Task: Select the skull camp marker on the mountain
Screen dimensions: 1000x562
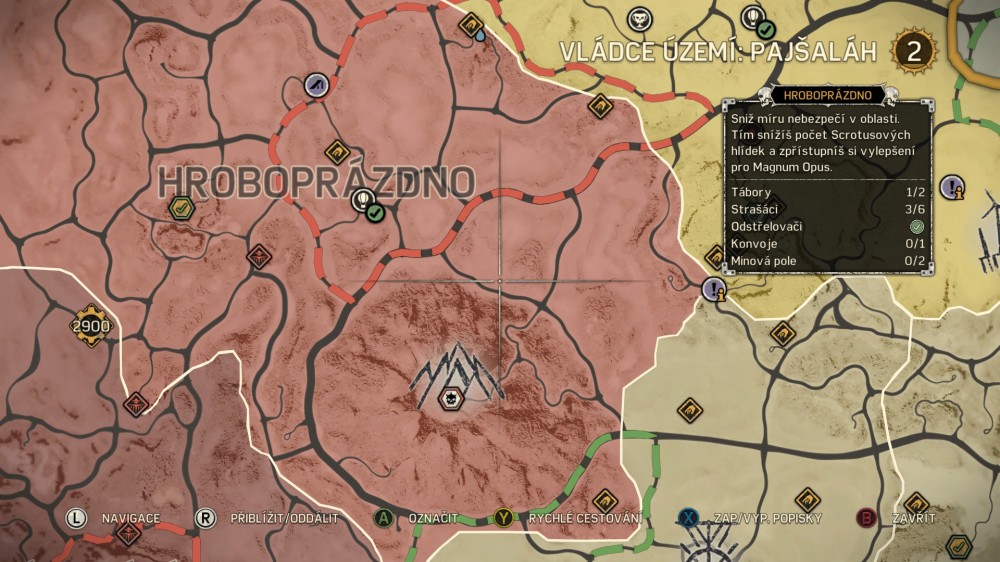Action: pyautogui.click(x=450, y=398)
